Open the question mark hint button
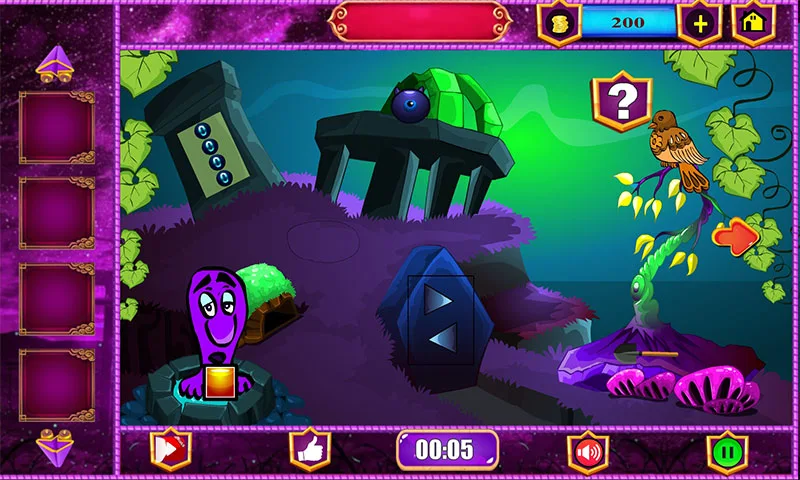This screenshot has height=480, width=800. click(x=622, y=100)
